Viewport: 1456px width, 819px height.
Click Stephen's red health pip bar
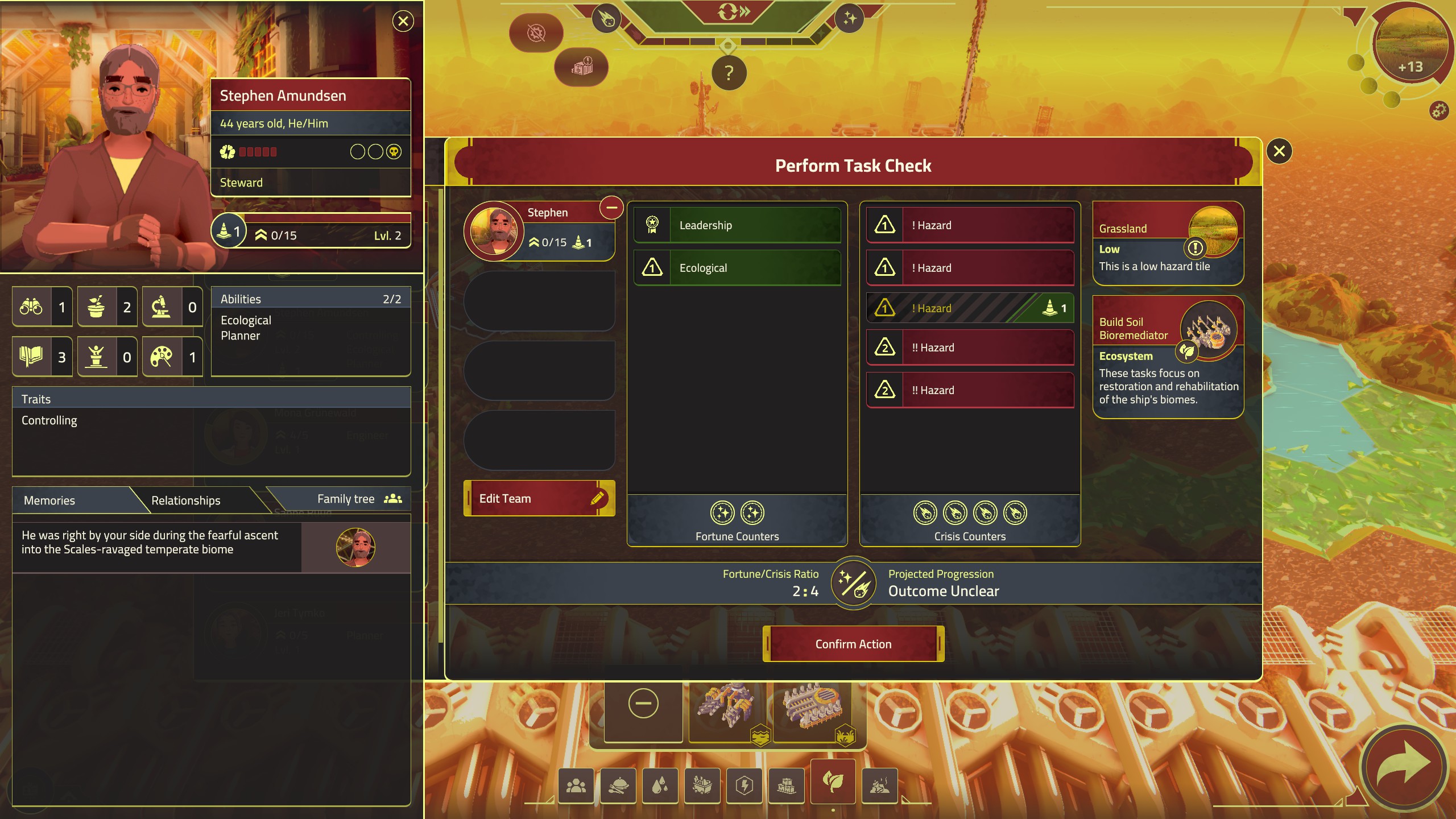pyautogui.click(x=260, y=152)
